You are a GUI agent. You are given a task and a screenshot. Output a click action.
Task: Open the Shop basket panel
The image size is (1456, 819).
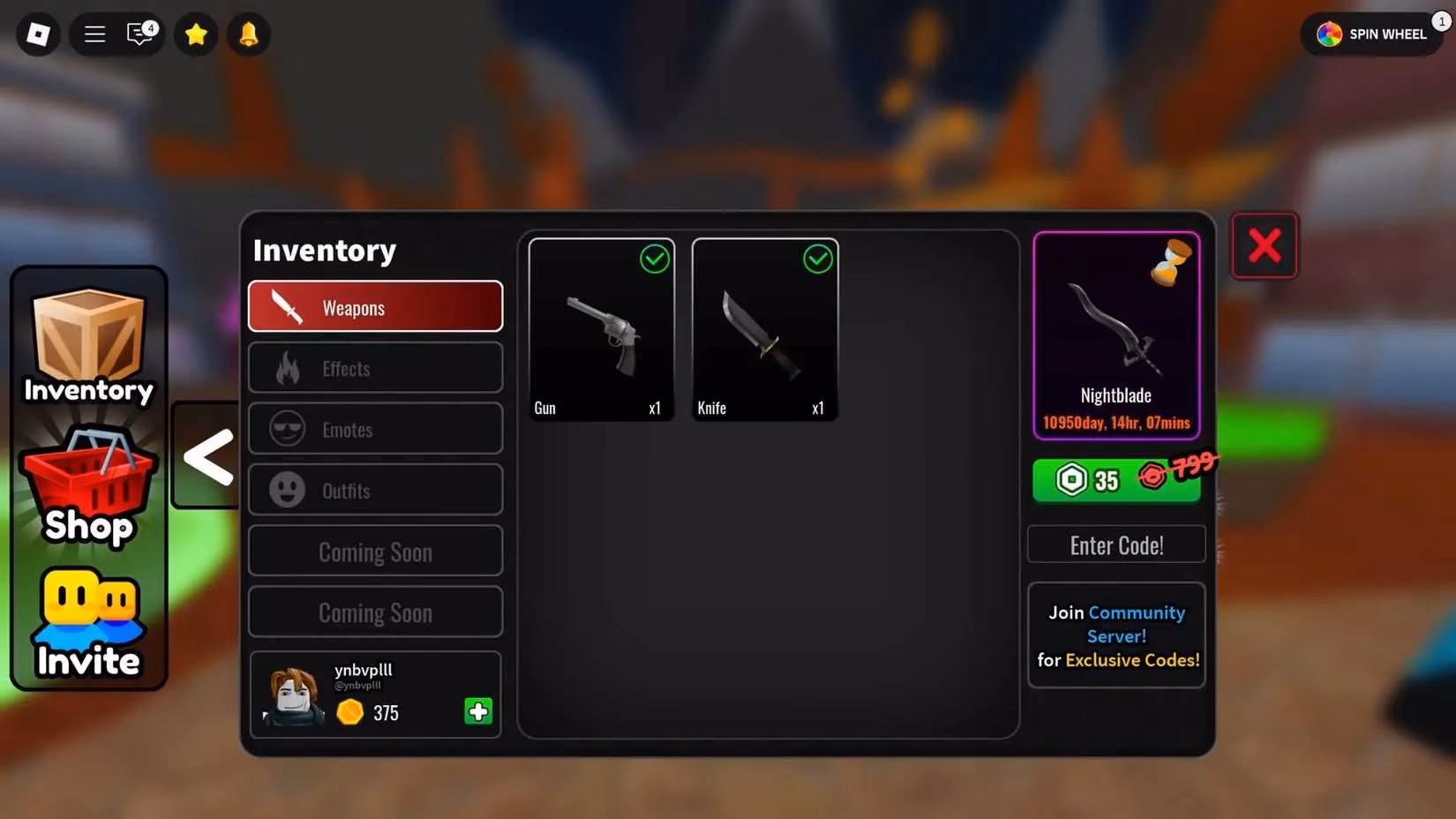[x=88, y=481]
